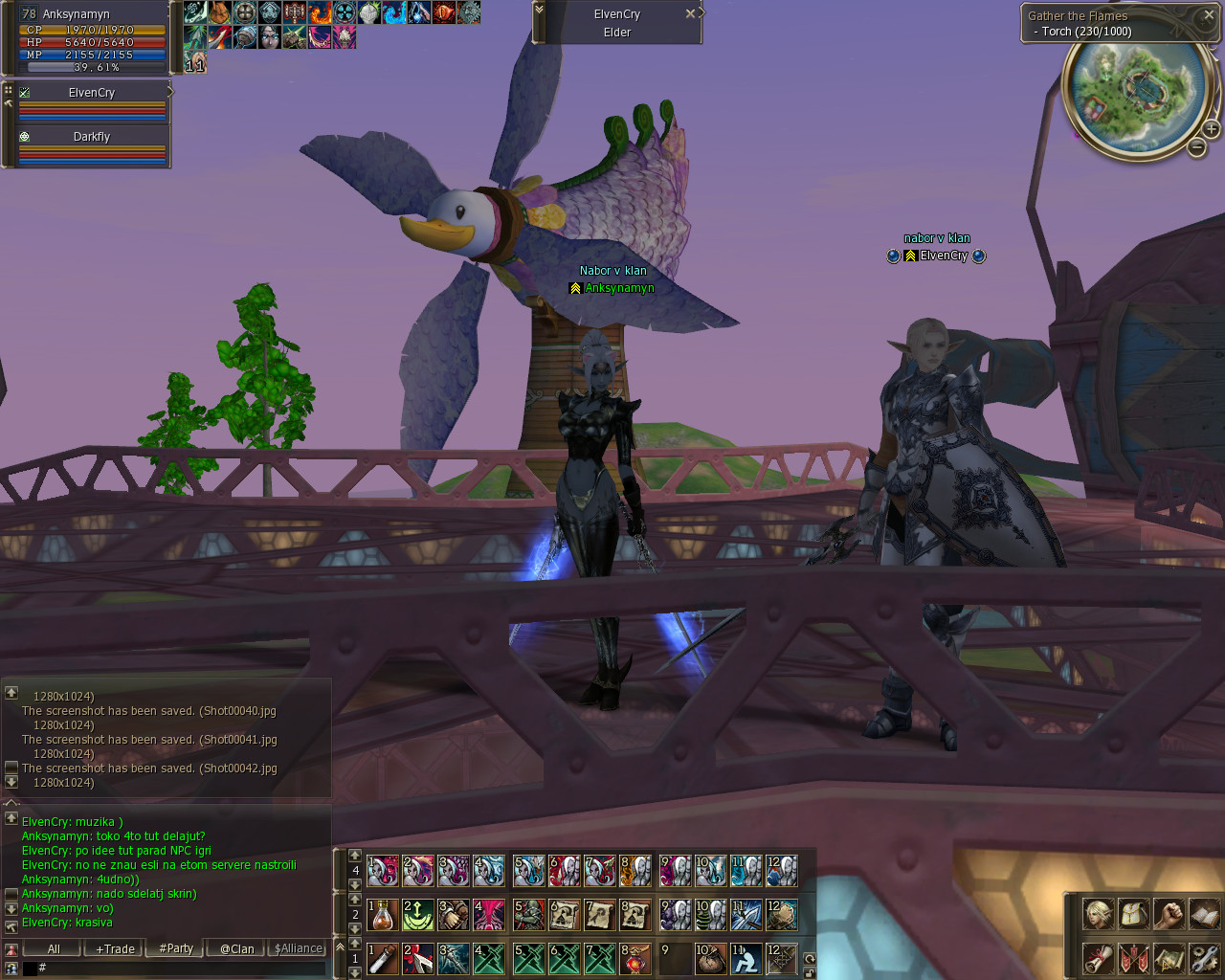Select ElvenCry in the party list
The image size is (1225, 980).
click(x=92, y=93)
